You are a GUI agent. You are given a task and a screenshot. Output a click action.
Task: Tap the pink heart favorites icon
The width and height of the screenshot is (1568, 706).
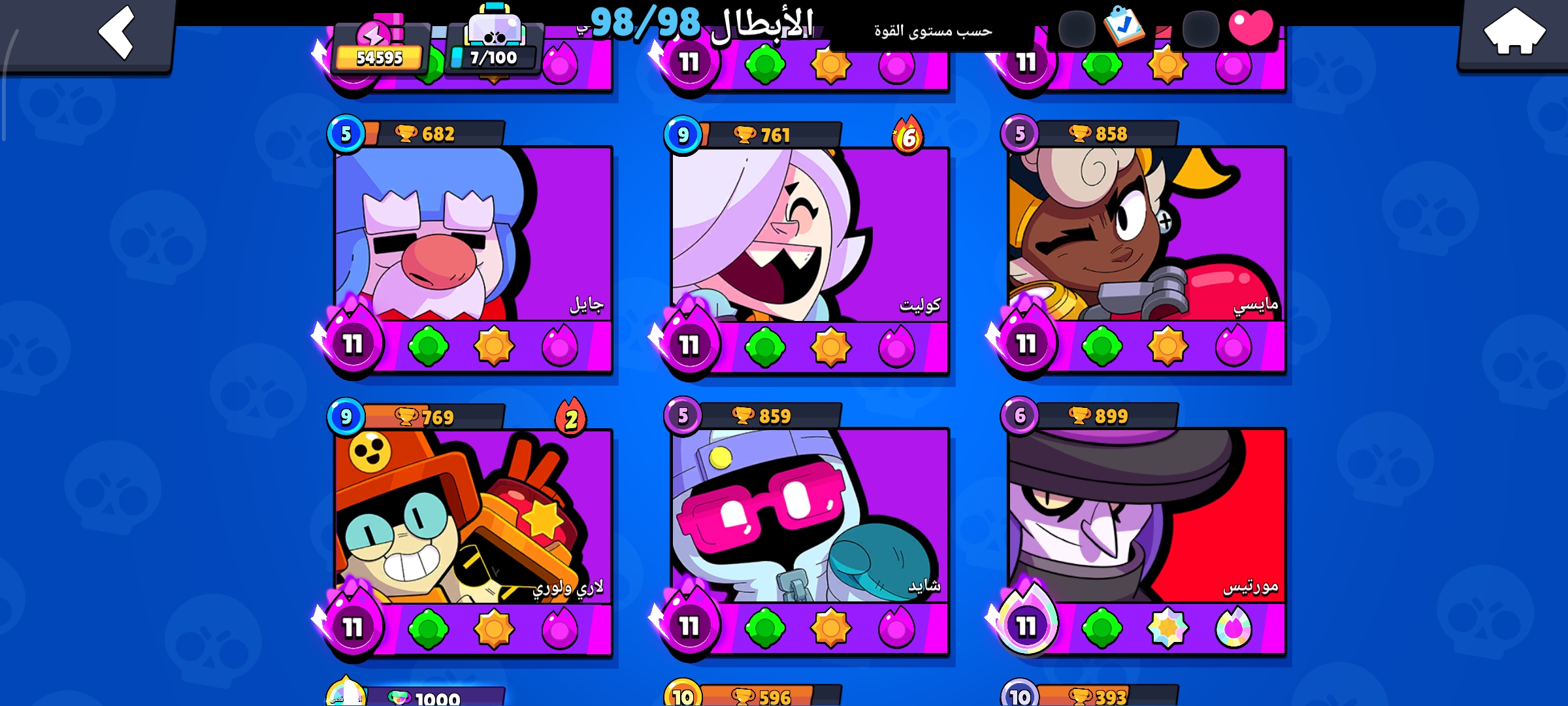(x=1250, y=27)
